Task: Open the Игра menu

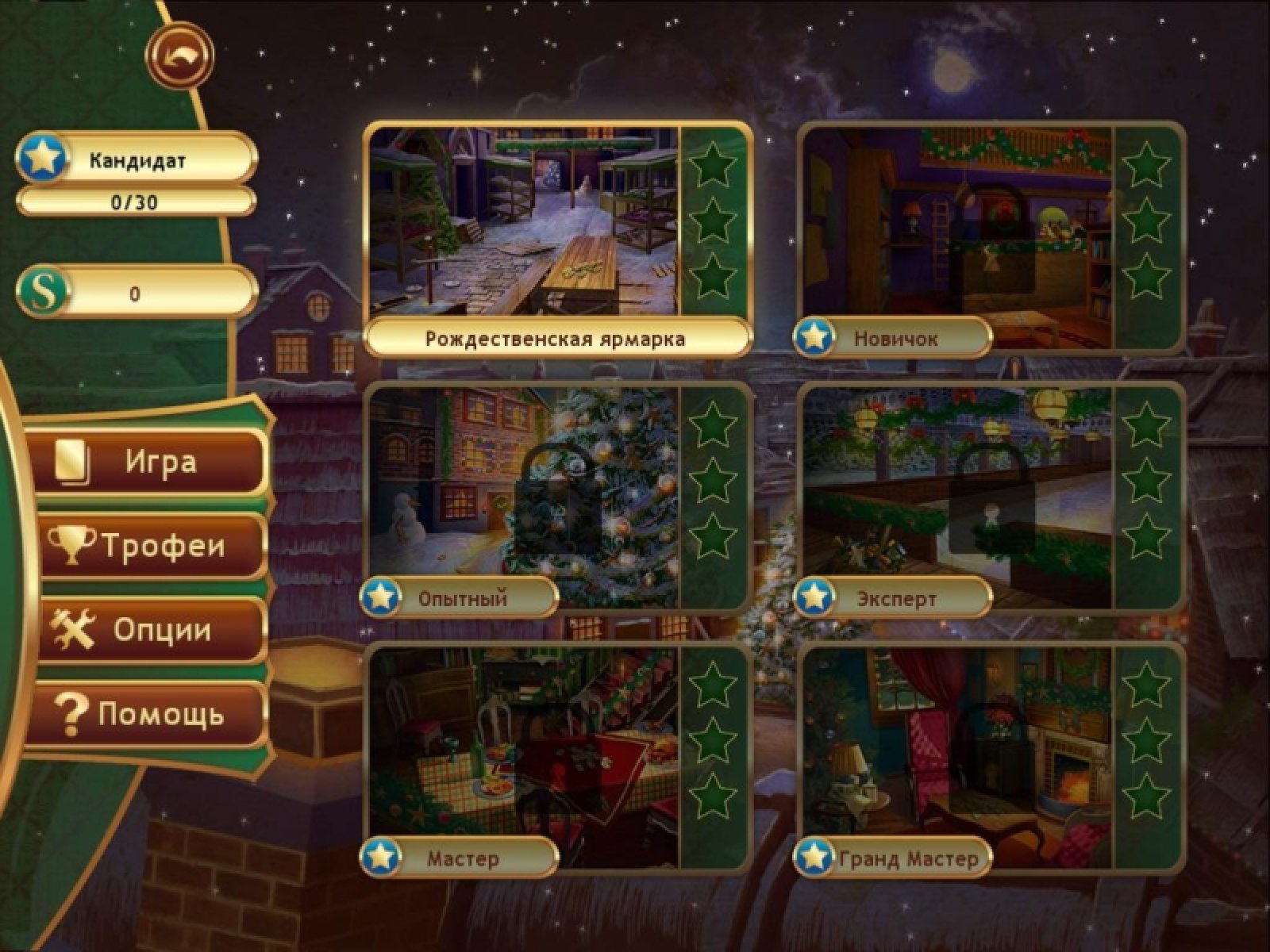Action: tap(151, 463)
